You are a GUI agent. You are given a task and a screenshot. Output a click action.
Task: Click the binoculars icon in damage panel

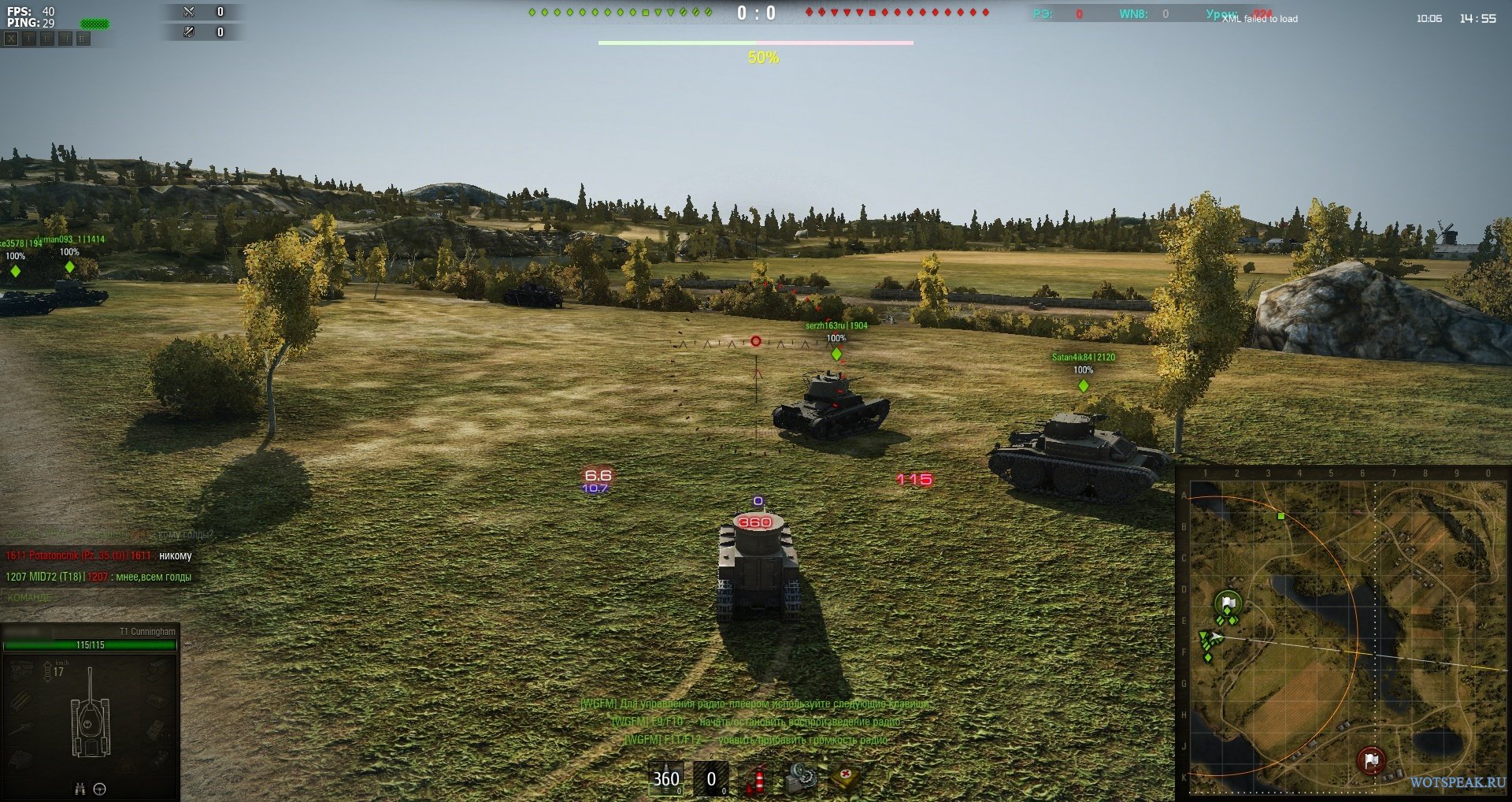pyautogui.click(x=80, y=789)
